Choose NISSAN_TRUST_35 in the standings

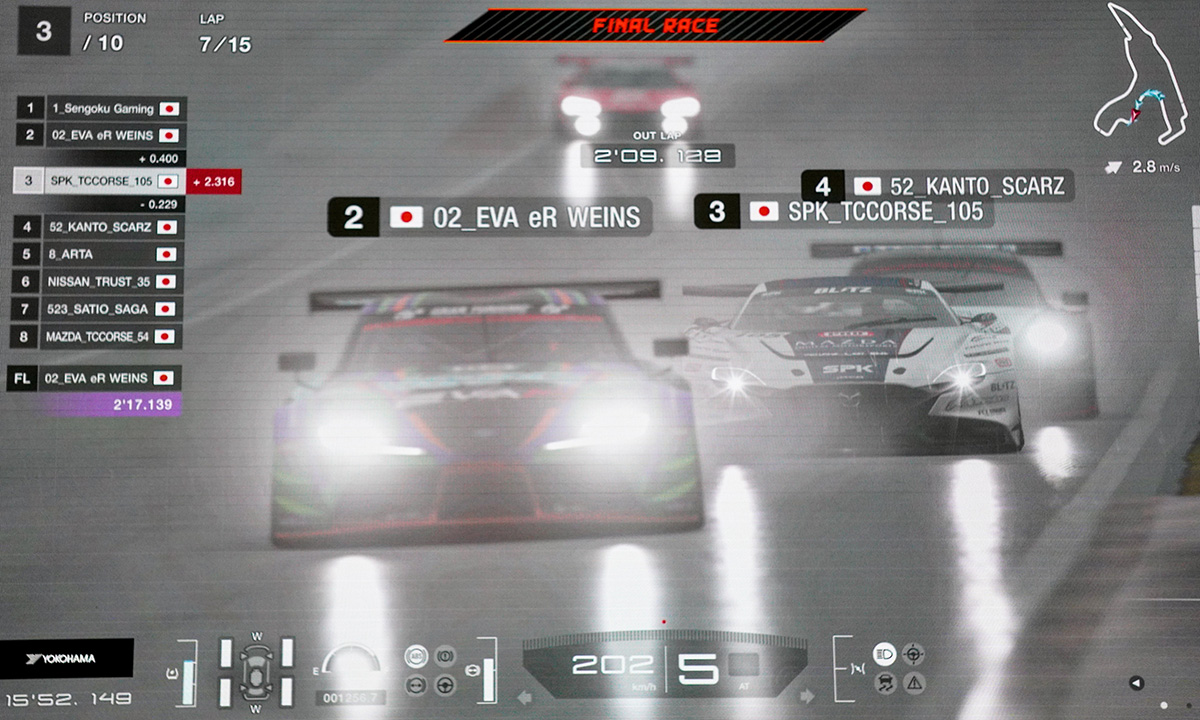tap(100, 282)
